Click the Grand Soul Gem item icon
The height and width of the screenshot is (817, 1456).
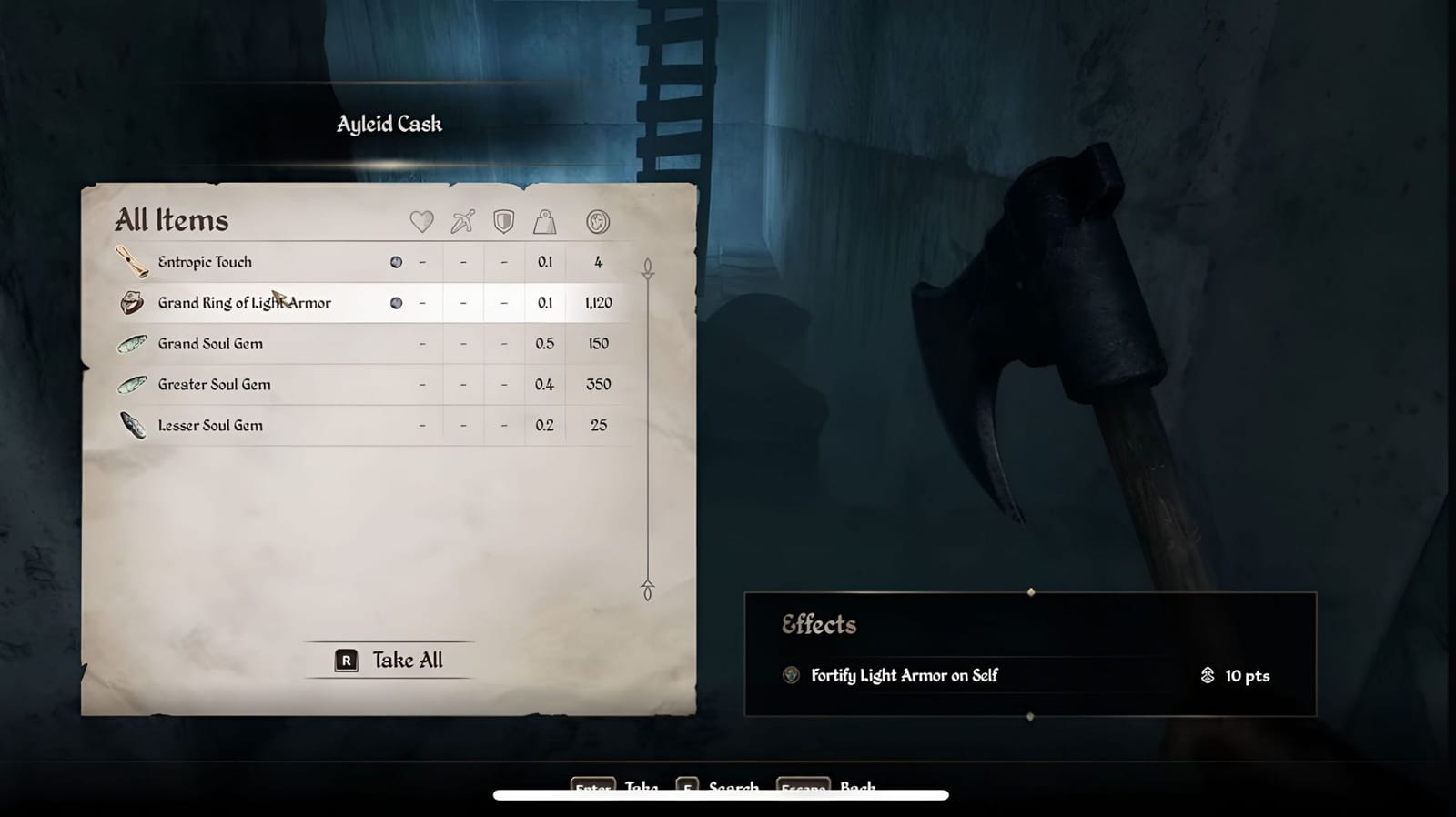[x=133, y=343]
